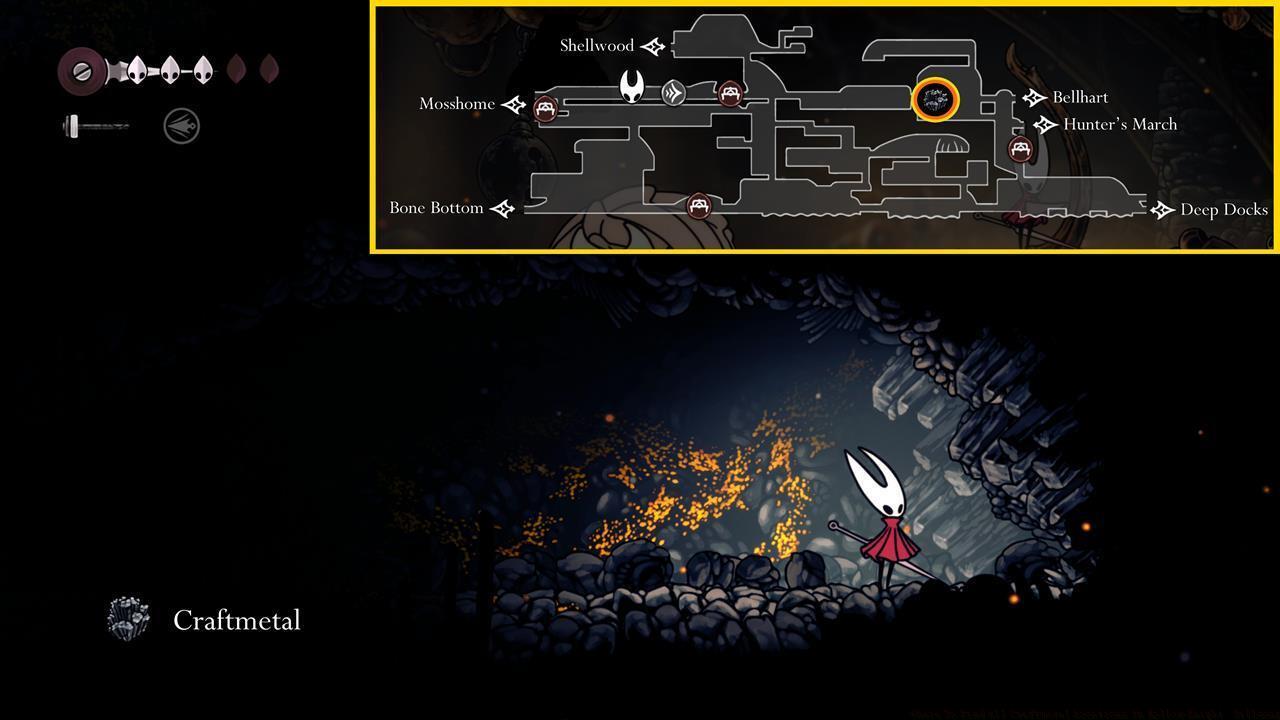Select the silk spool gauge

click(82, 70)
